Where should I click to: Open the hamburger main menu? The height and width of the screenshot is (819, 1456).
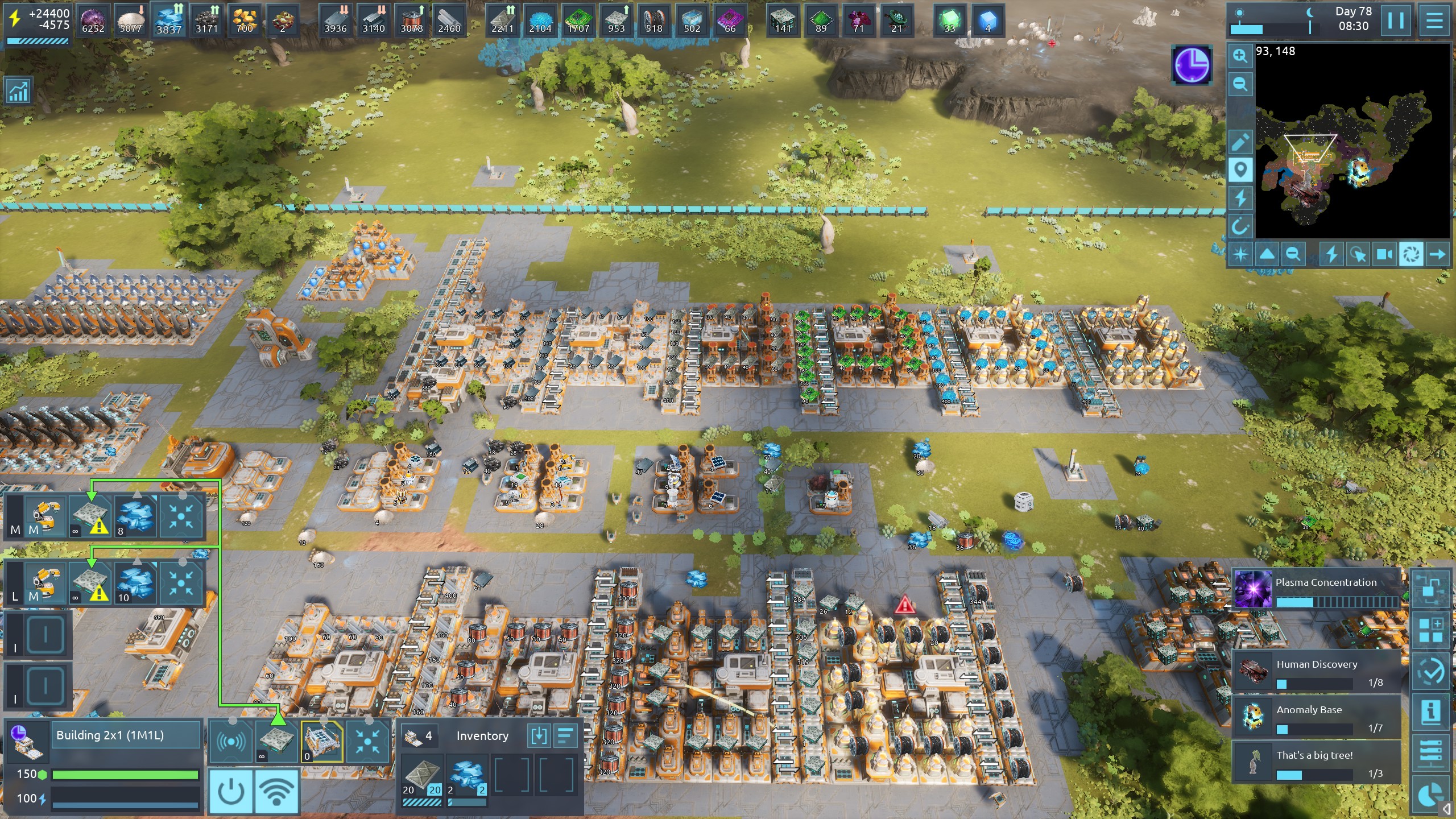[x=1434, y=21]
